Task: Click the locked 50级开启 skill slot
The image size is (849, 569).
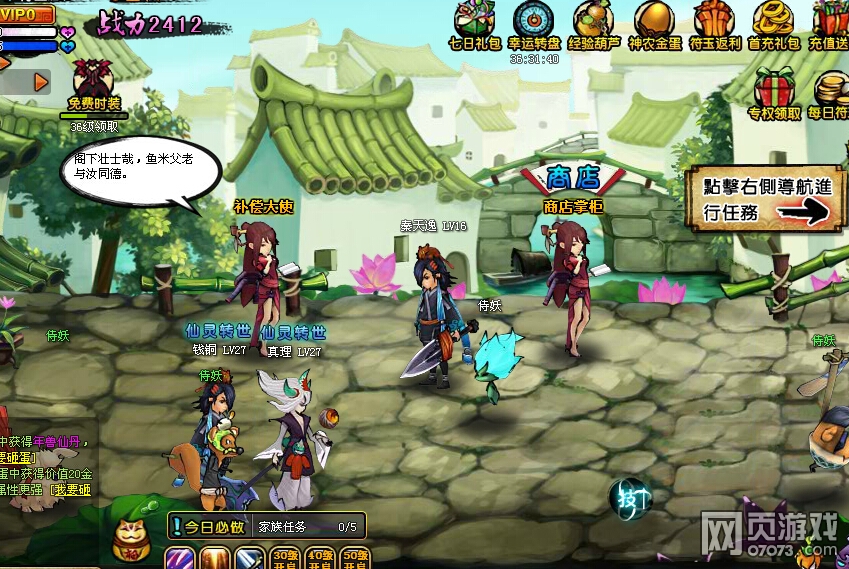Action: (354, 558)
